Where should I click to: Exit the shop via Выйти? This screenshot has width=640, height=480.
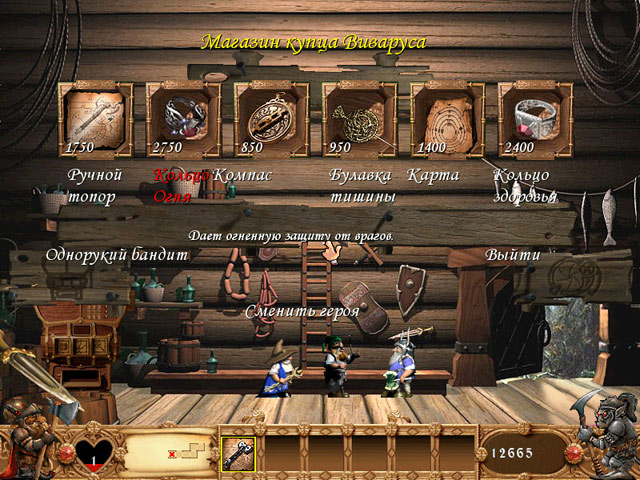coord(513,255)
